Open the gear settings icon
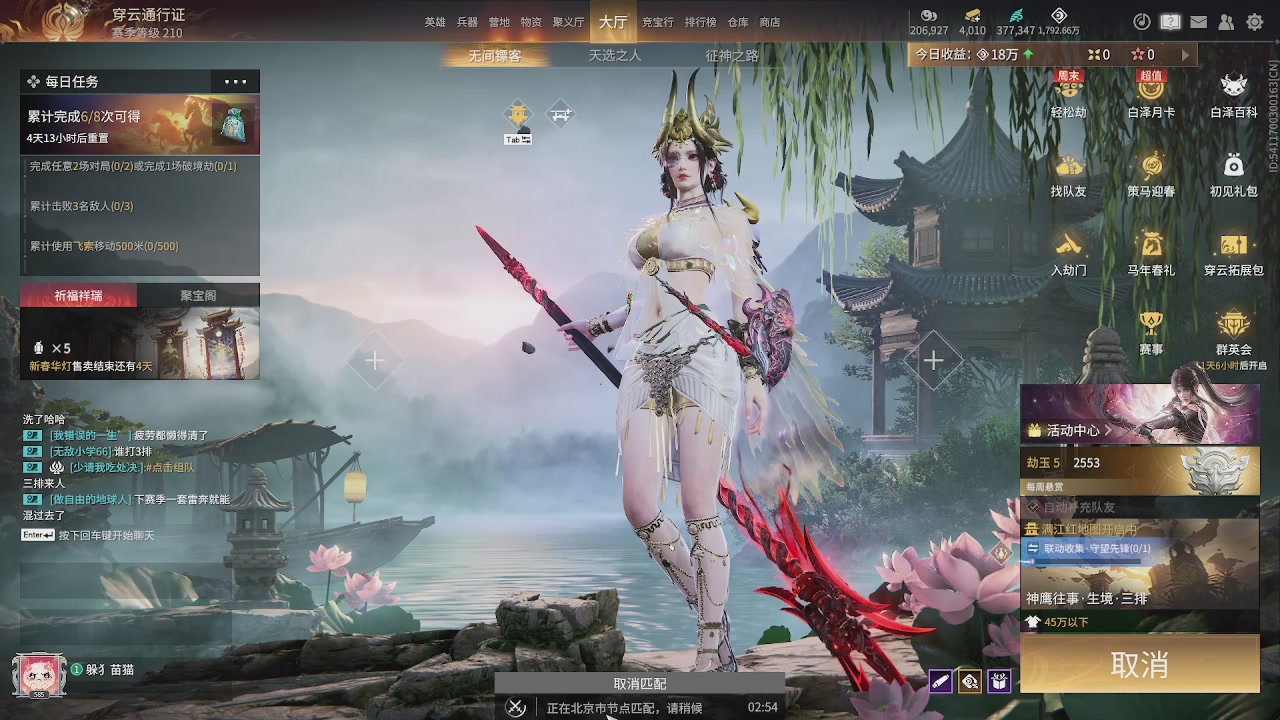Image resolution: width=1280 pixels, height=720 pixels. click(1255, 22)
